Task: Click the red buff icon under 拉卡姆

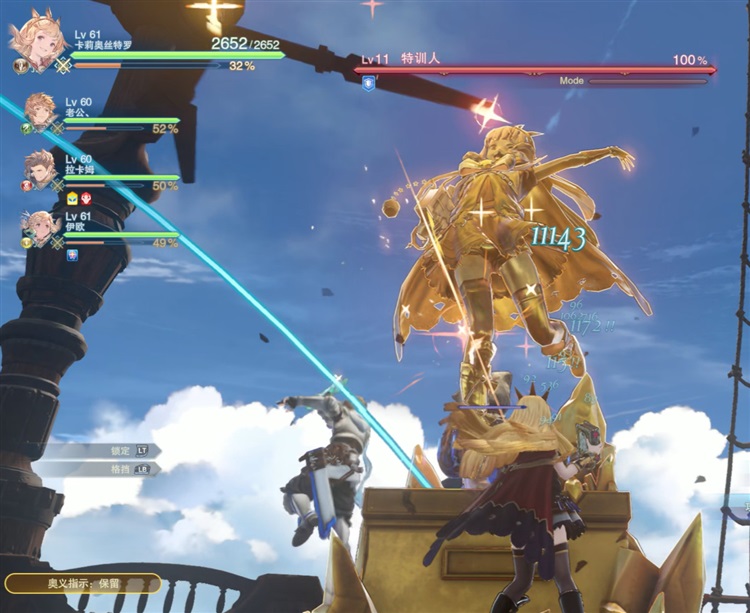Action: click(x=86, y=199)
